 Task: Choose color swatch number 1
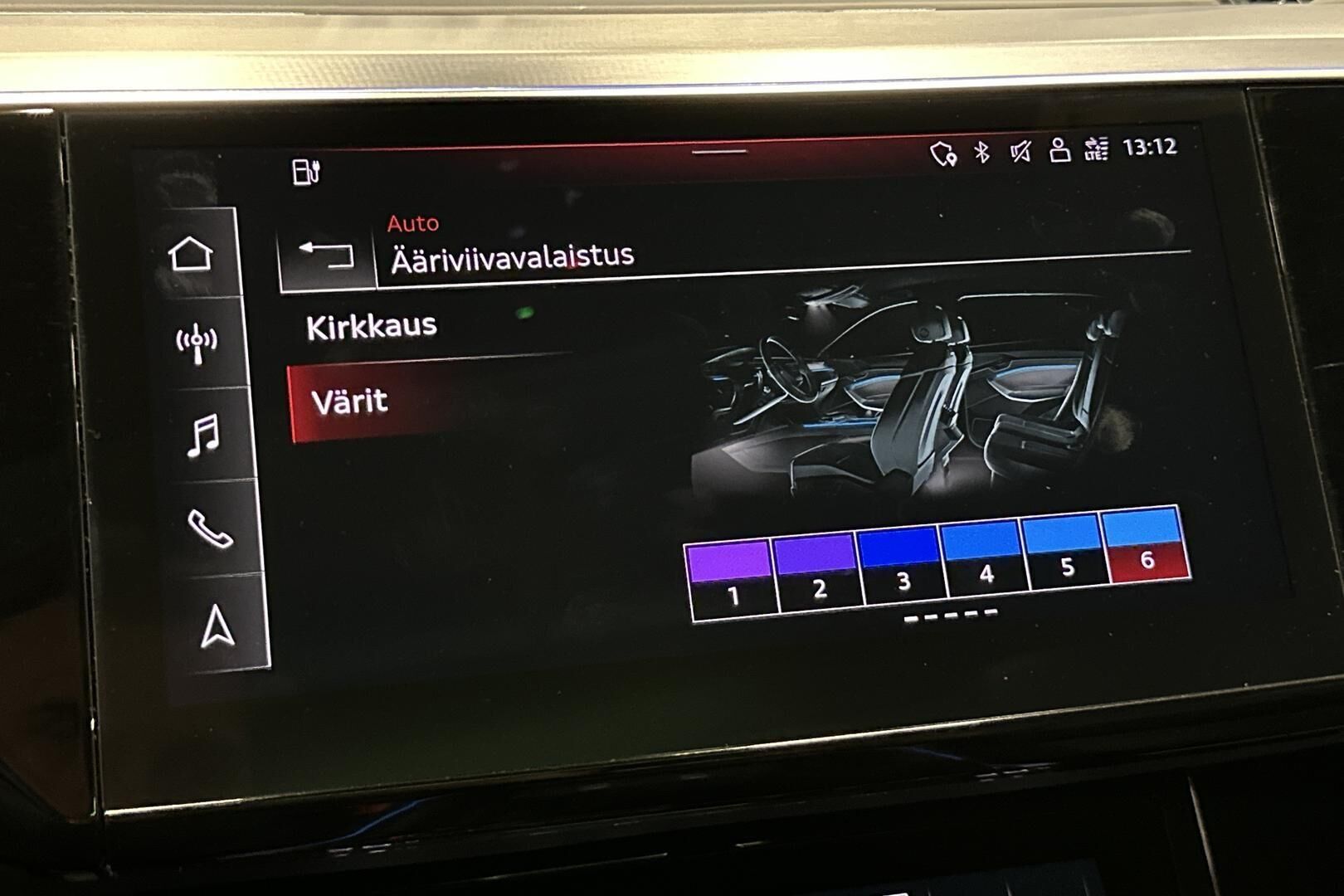(x=731, y=580)
